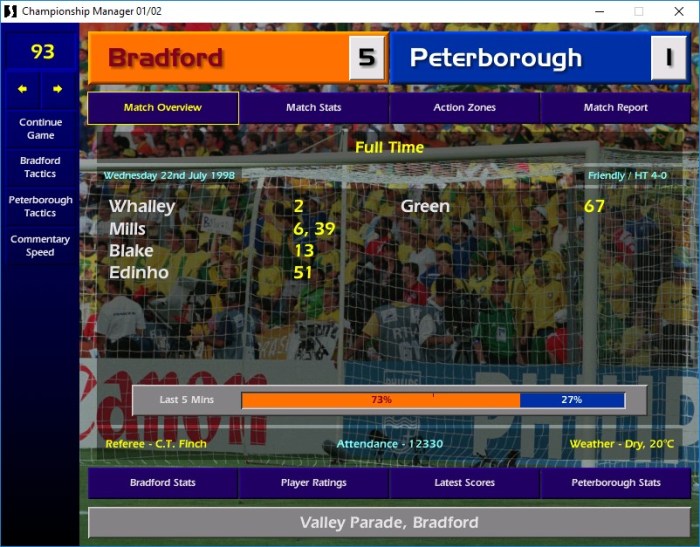Switch to the Match Stats tab

pos(314,108)
